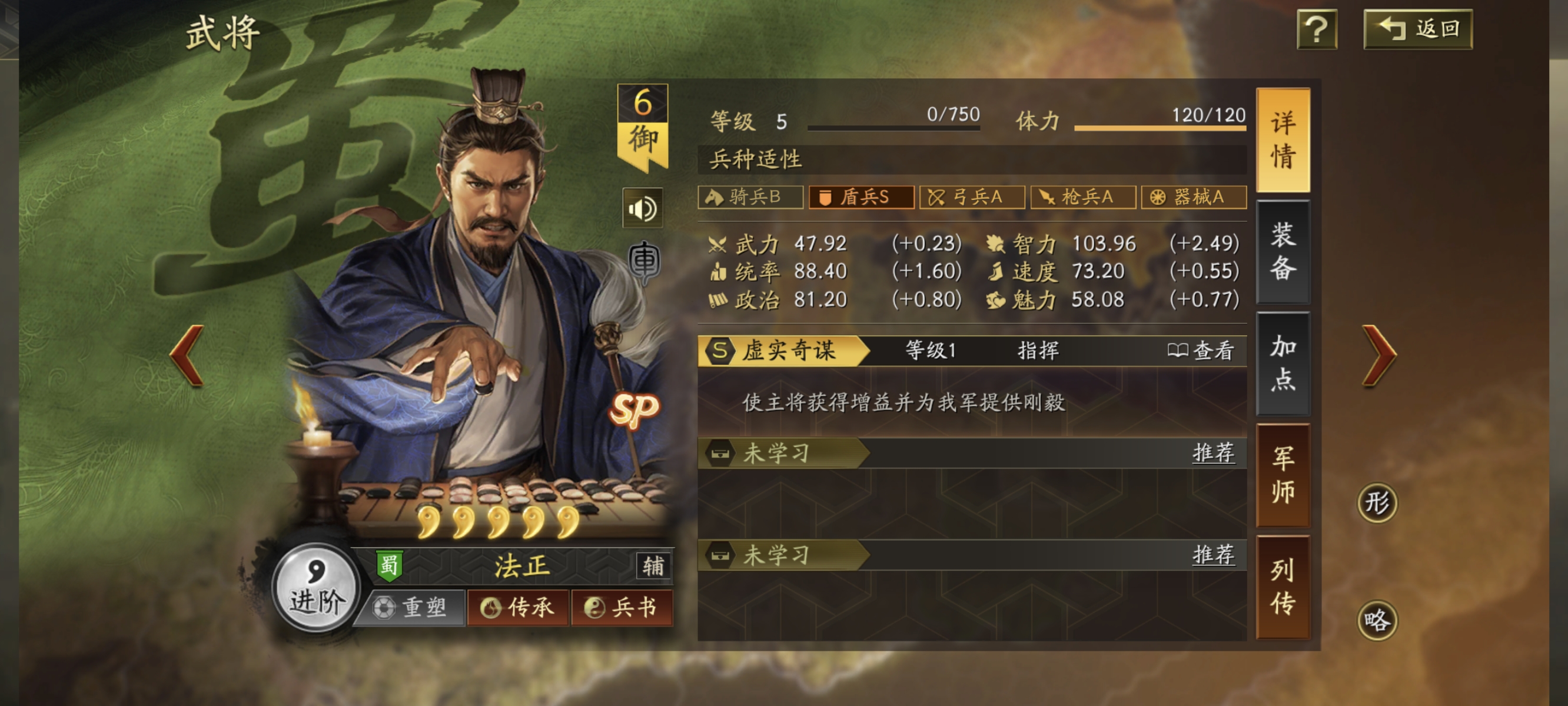Click the 进阶 advancement button
This screenshot has width=1568, height=706.
(x=315, y=587)
